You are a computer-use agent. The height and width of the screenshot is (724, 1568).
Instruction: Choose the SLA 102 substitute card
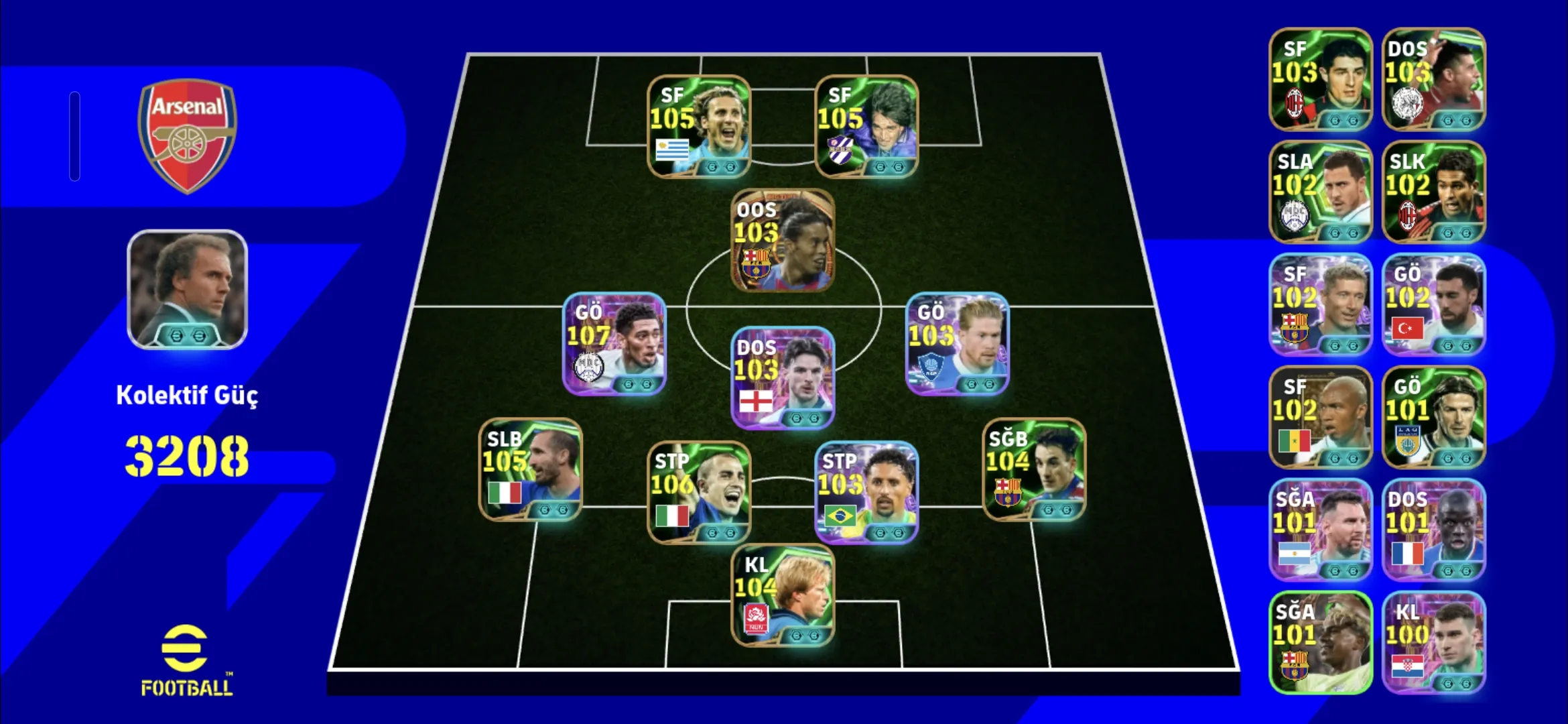point(1320,192)
